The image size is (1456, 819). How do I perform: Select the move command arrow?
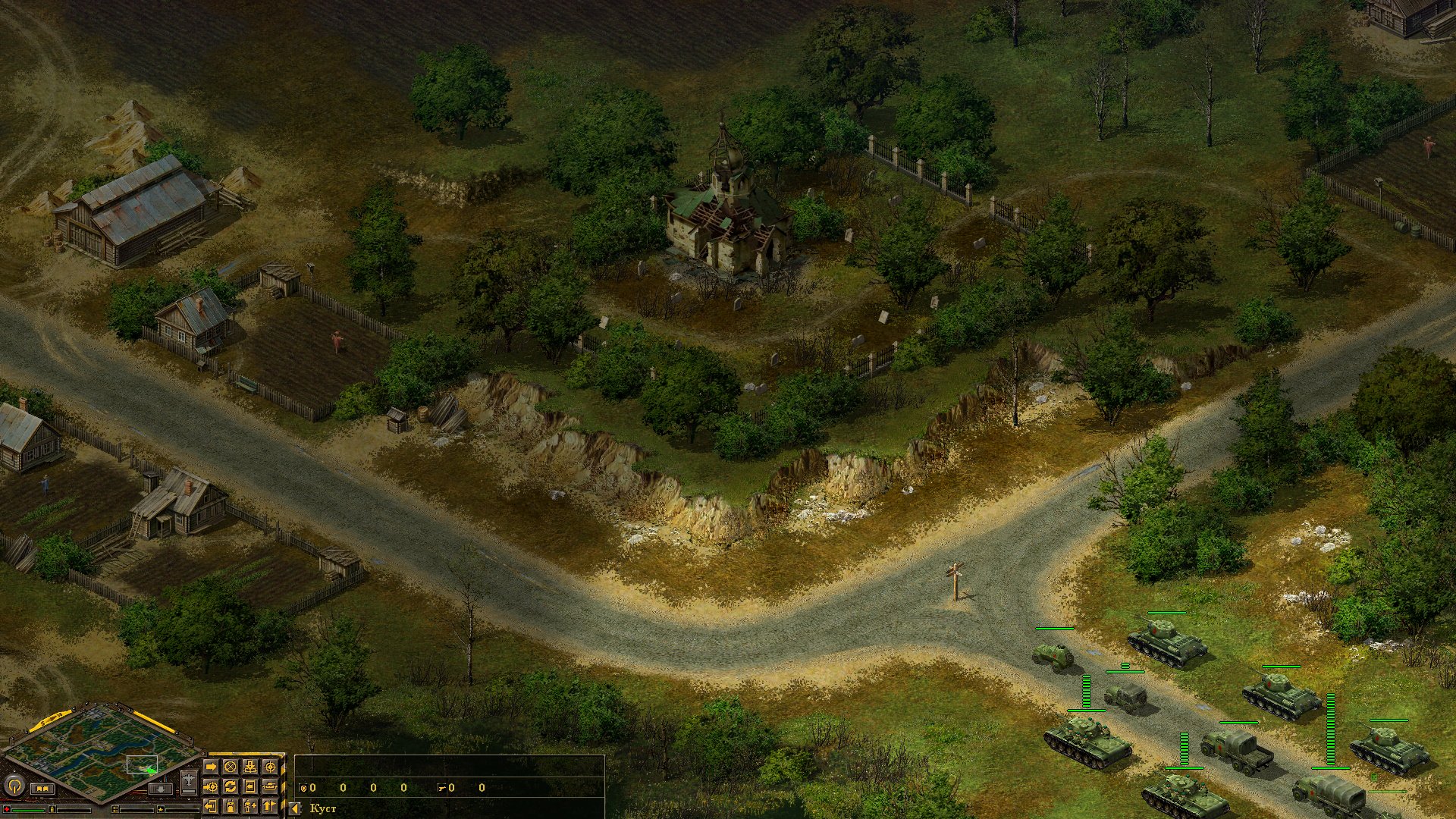pos(211,767)
